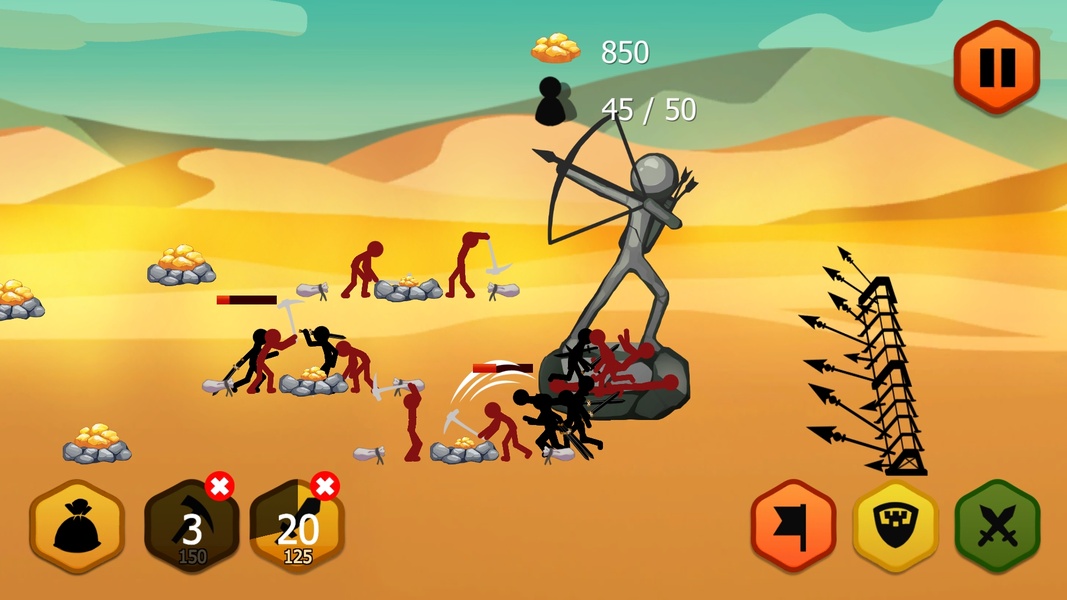Order attack with the crossed swords button
The width and height of the screenshot is (1067, 600).
(997, 525)
